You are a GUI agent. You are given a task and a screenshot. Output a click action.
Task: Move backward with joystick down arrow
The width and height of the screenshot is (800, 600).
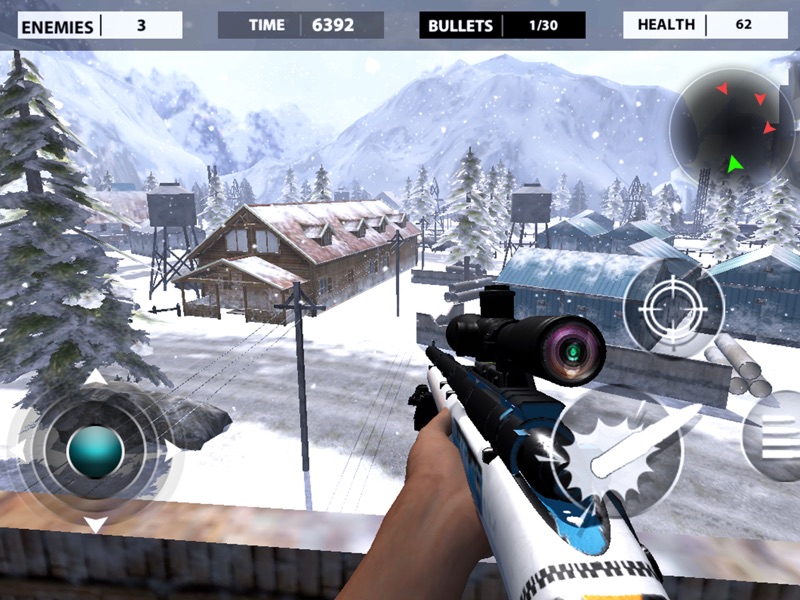point(95,525)
